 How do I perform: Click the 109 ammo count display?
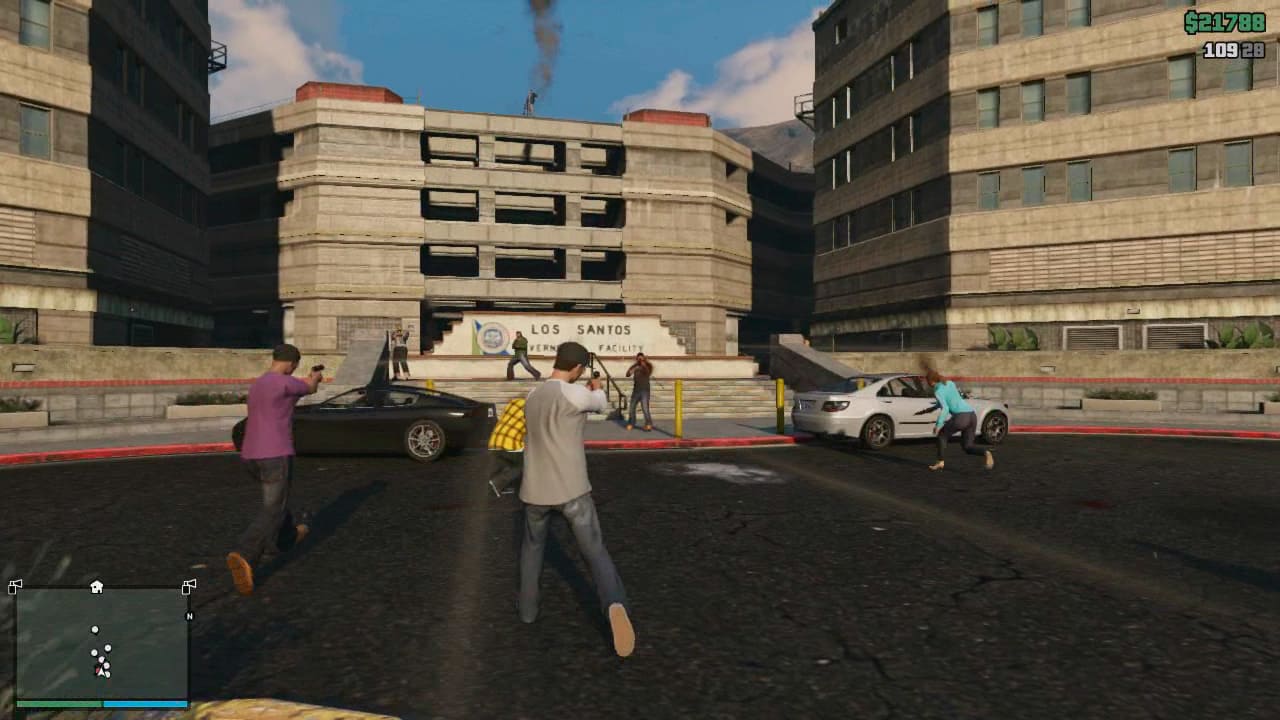(1219, 48)
